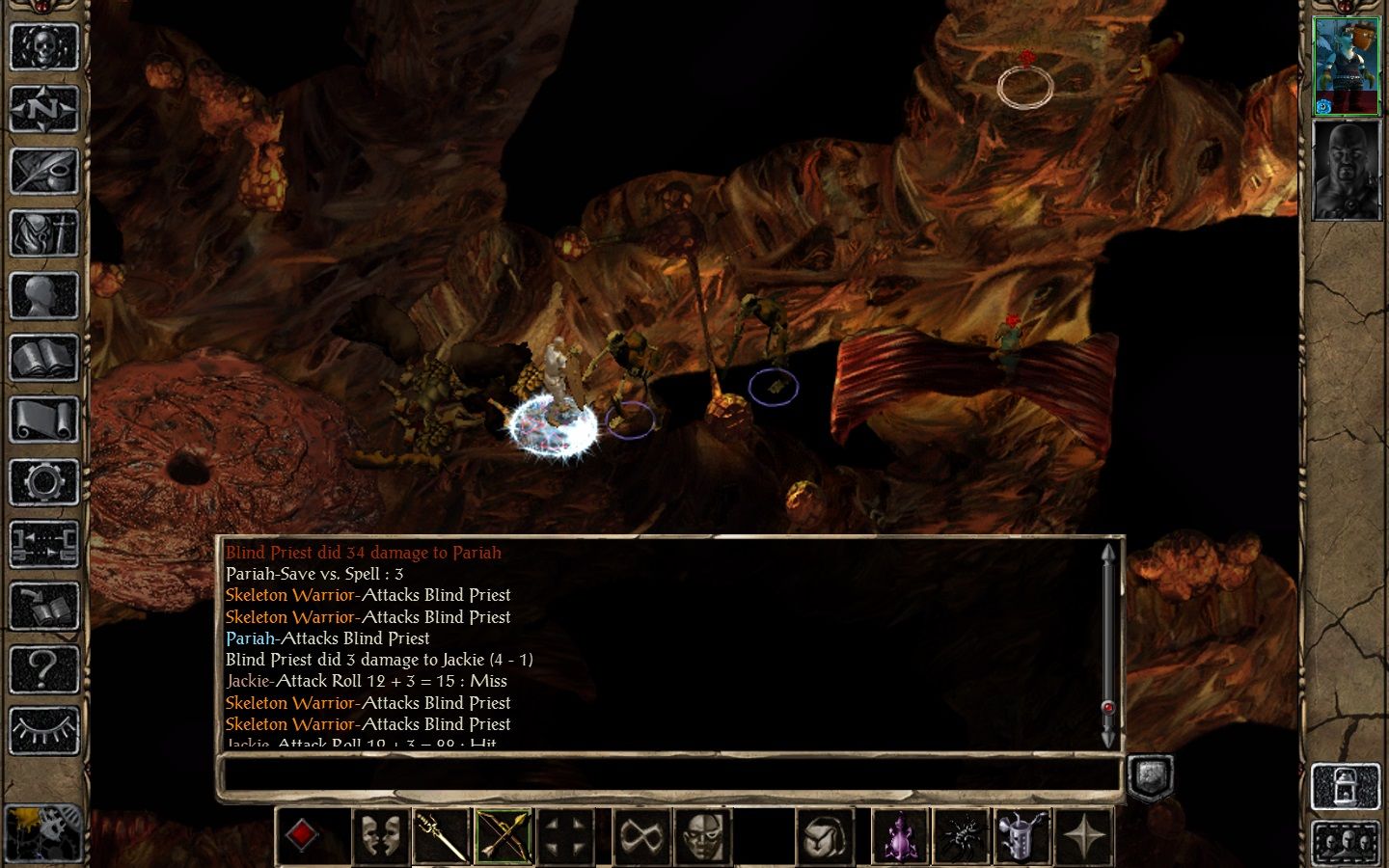Screen dimensions: 1389x868
Task: Open the inventory screen
Action: 43,233
